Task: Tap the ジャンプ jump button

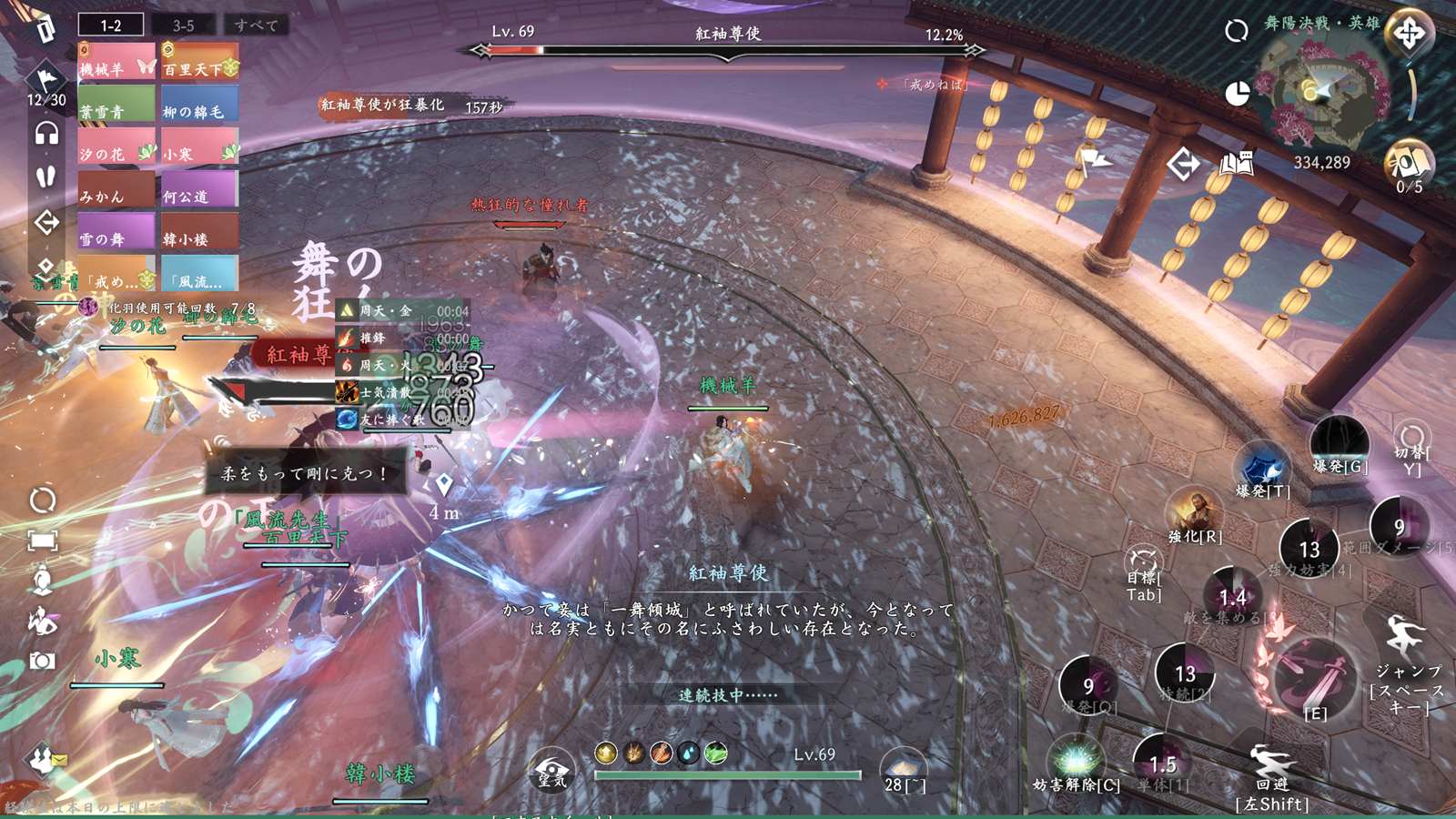Action: tap(1407, 639)
